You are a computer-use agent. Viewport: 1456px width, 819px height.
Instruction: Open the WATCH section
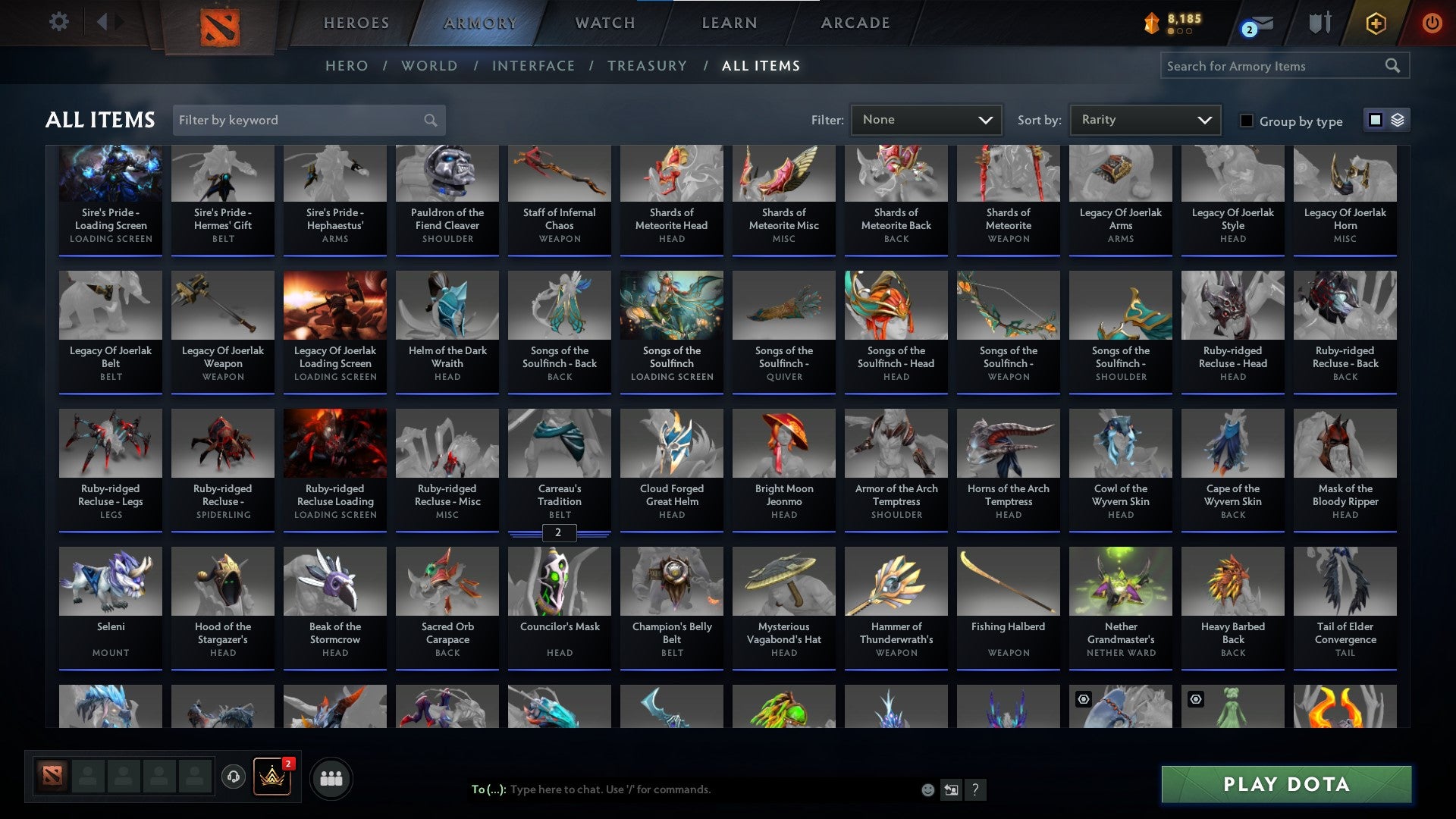coord(604,23)
